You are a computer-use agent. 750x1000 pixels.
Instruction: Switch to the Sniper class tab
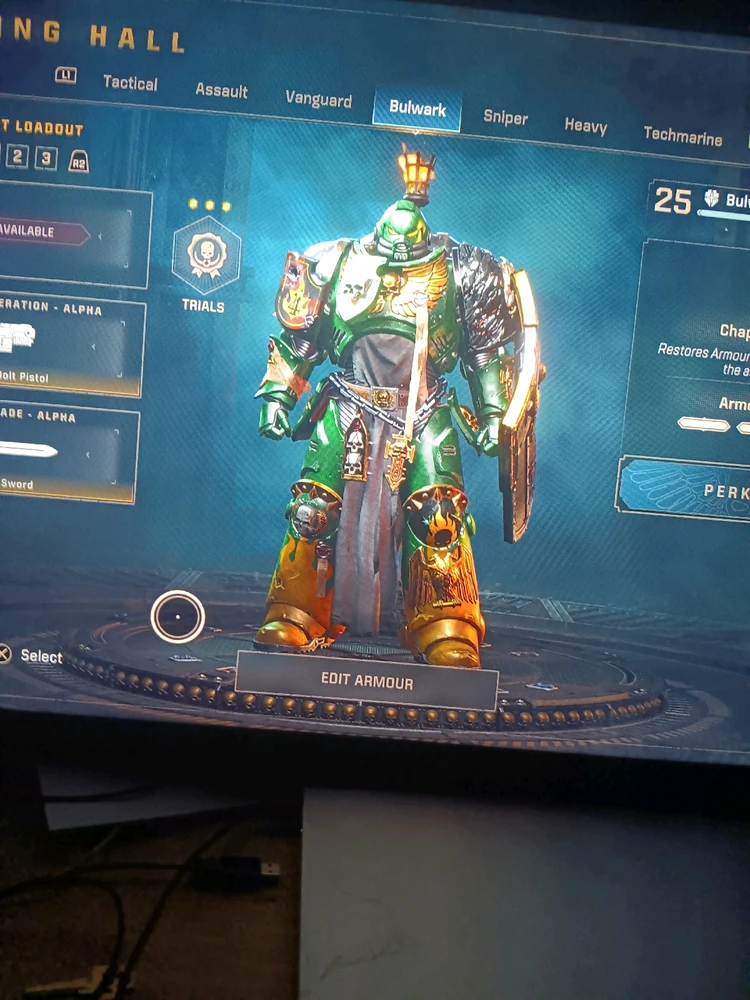click(x=505, y=117)
